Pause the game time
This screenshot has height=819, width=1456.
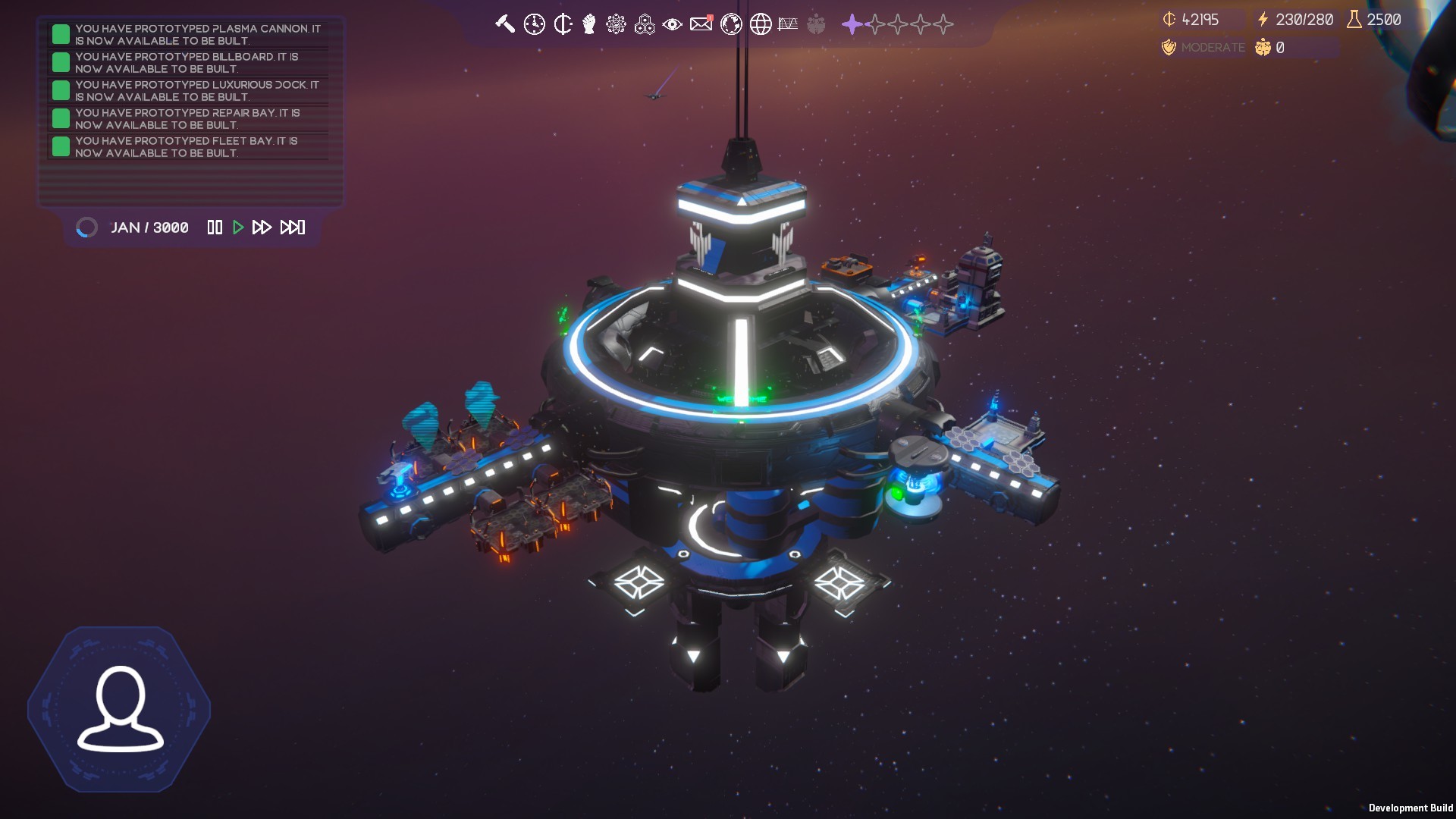pyautogui.click(x=215, y=227)
